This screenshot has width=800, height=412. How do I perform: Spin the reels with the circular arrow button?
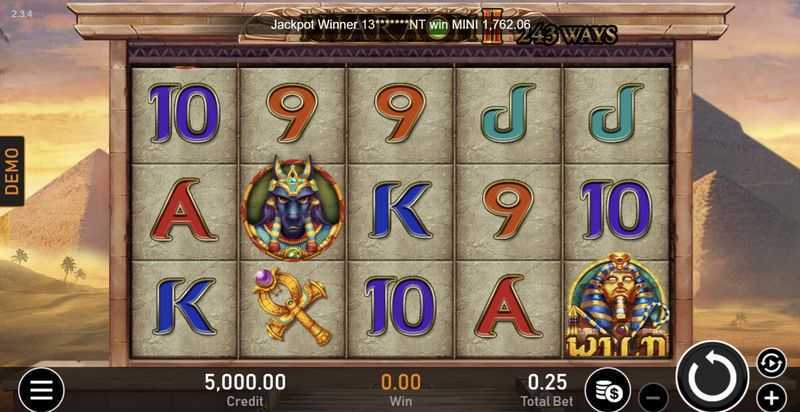(x=712, y=379)
